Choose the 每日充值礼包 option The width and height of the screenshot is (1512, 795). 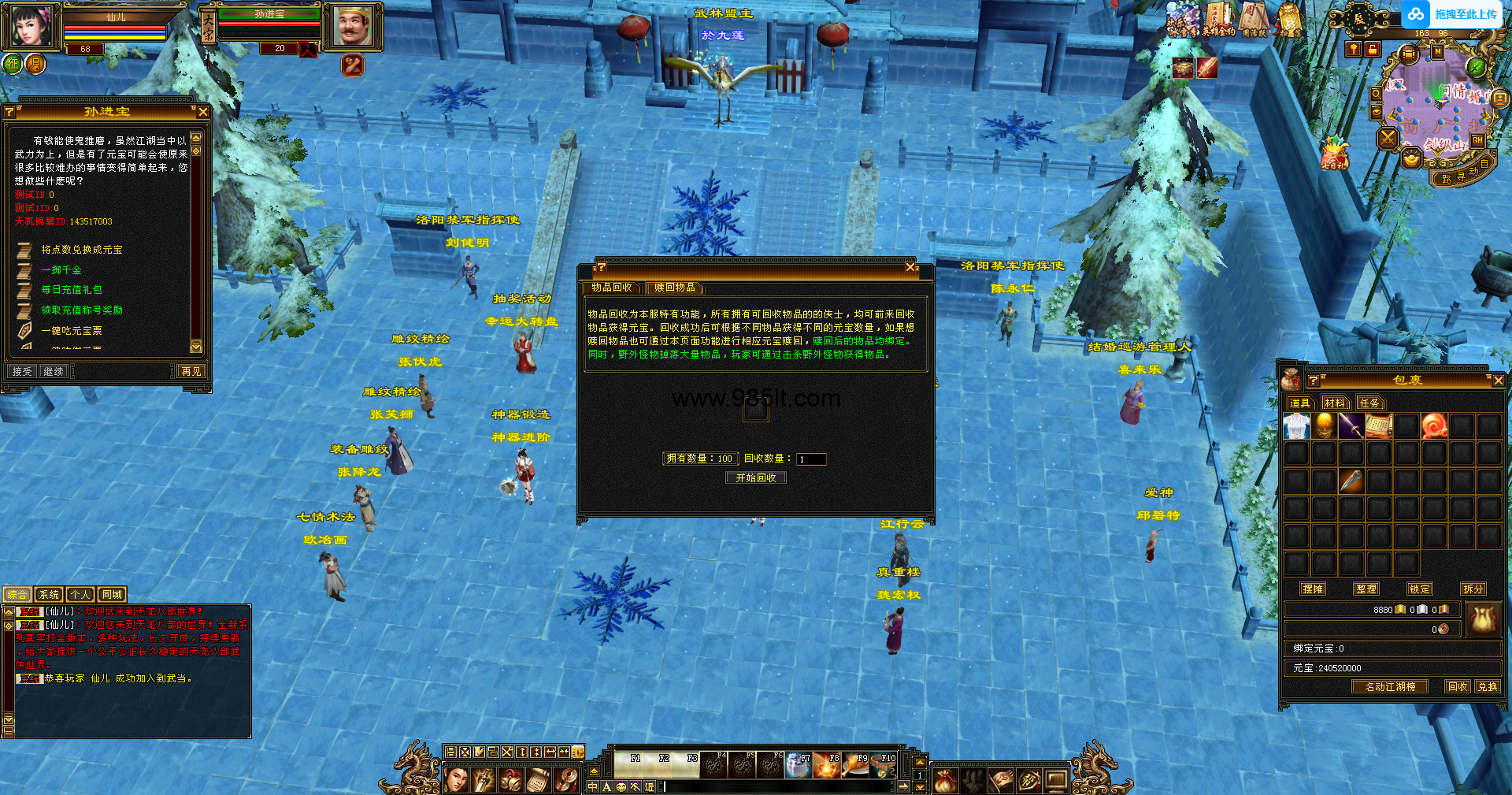(x=72, y=290)
